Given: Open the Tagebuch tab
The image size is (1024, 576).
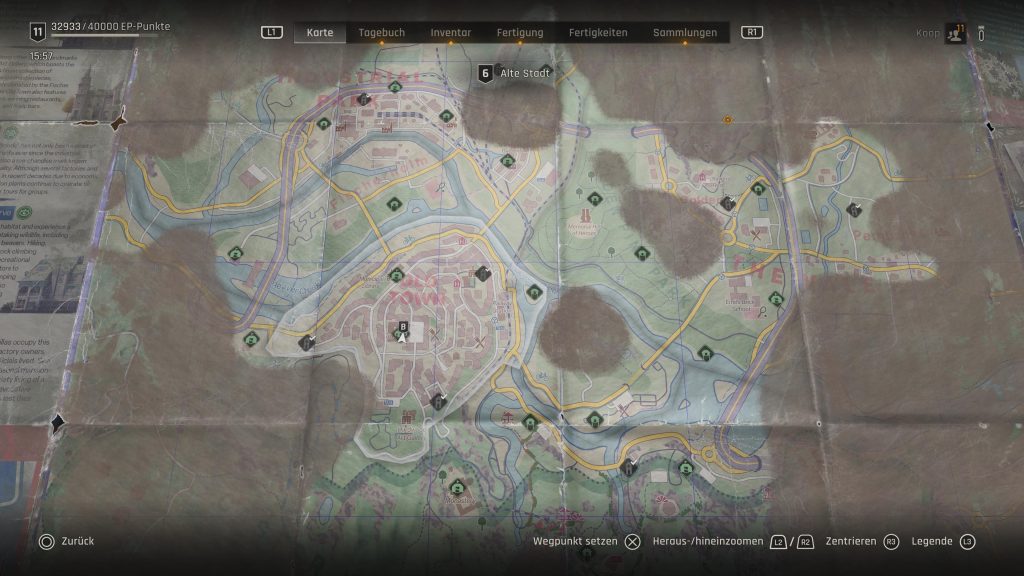Looking at the screenshot, I should click(382, 32).
